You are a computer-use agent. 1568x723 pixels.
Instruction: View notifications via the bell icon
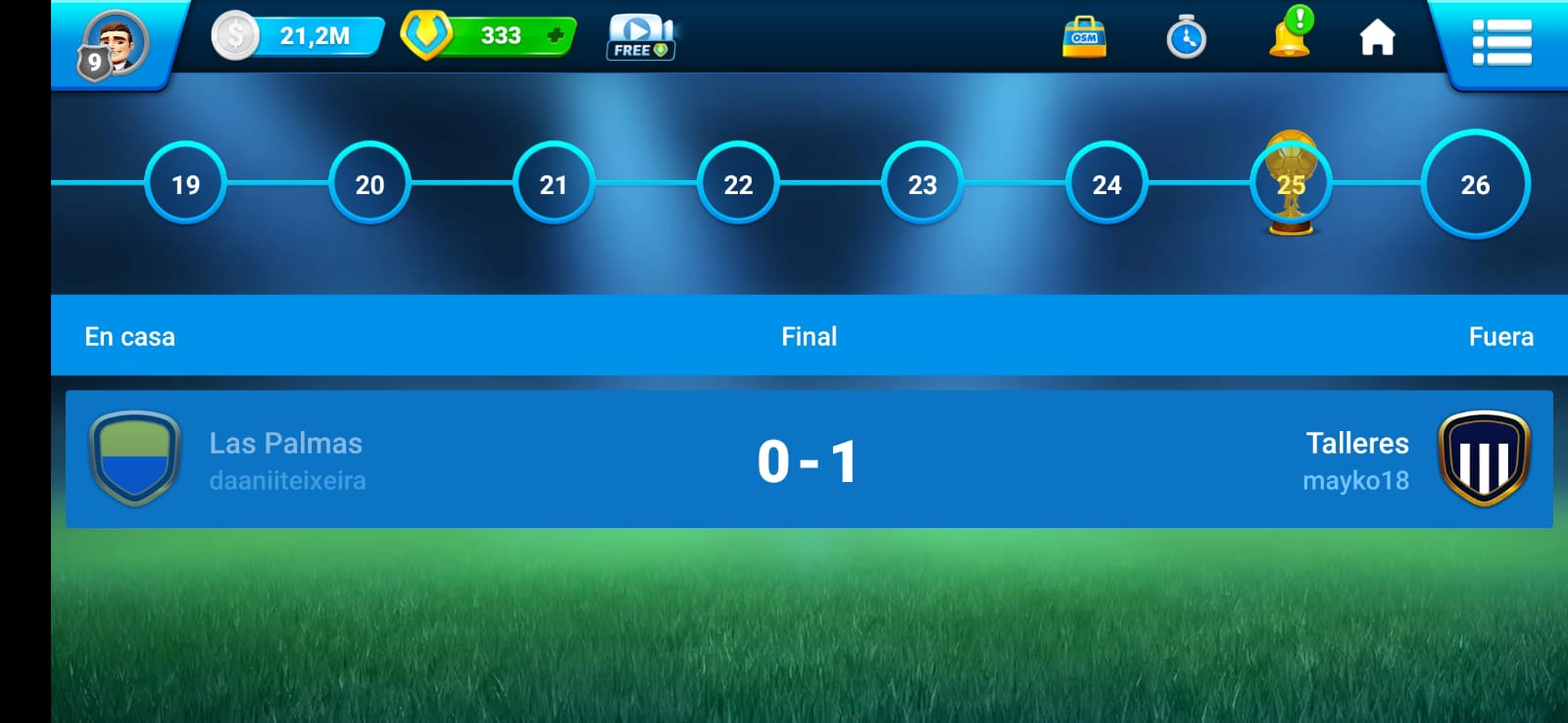pyautogui.click(x=1290, y=35)
